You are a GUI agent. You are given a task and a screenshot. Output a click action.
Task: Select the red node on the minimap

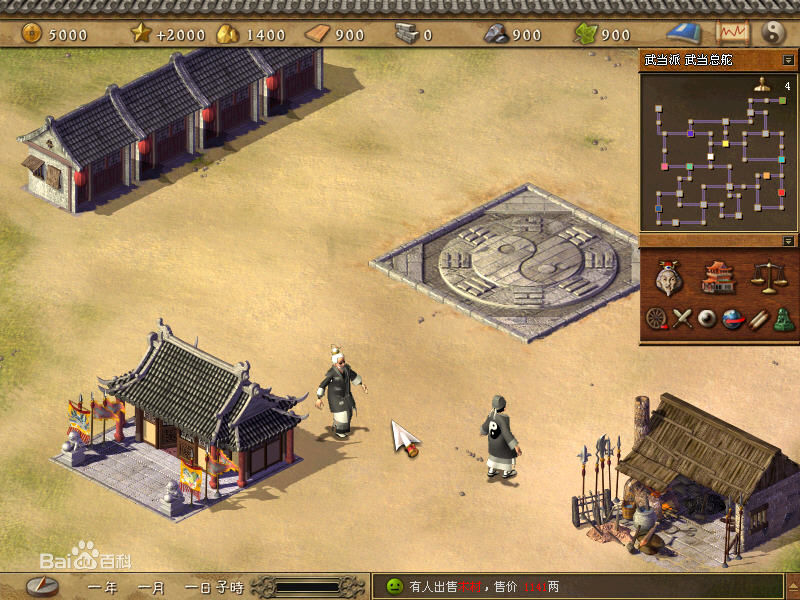coord(781,192)
